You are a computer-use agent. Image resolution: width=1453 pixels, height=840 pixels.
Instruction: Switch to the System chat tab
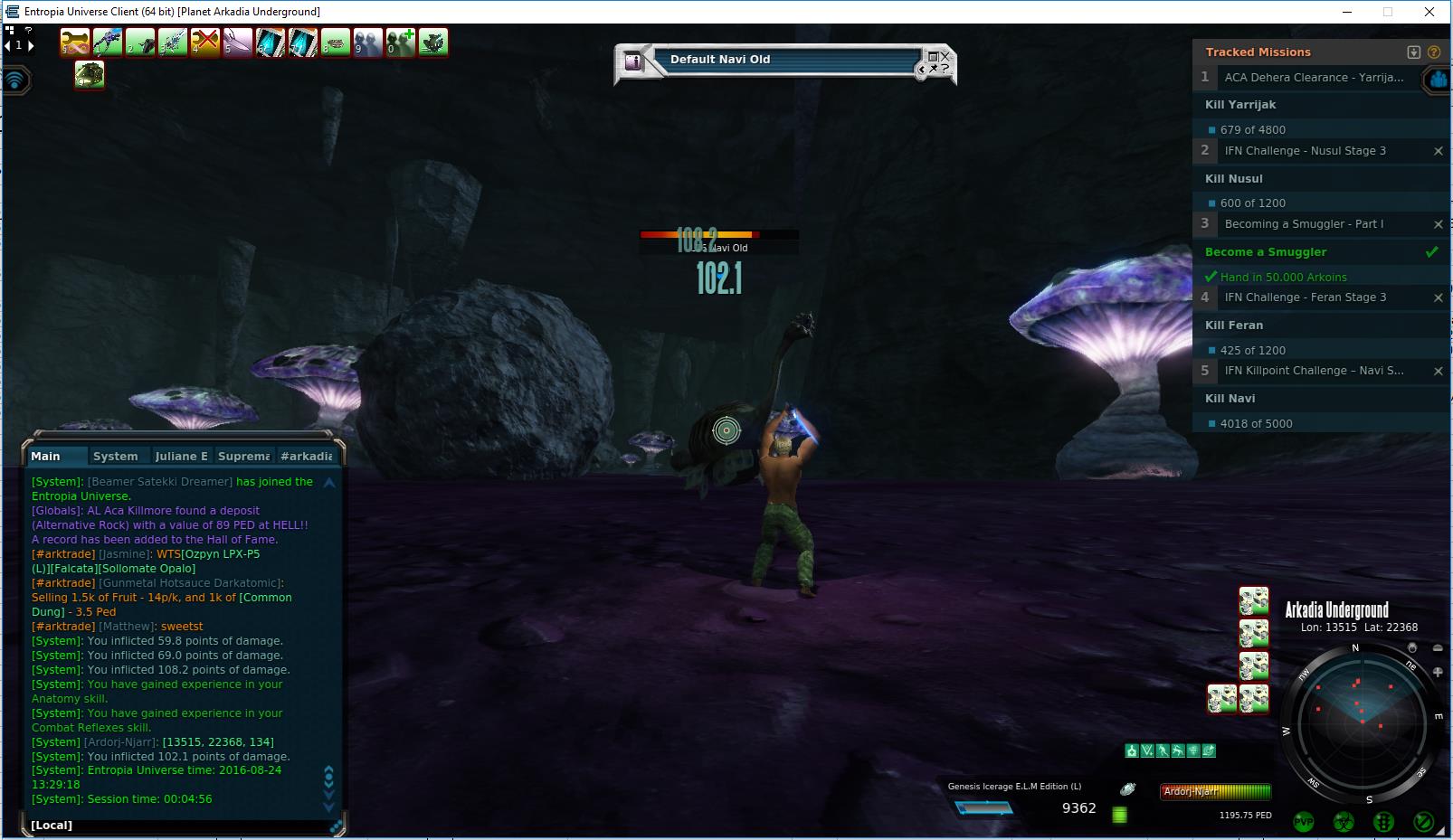click(115, 457)
